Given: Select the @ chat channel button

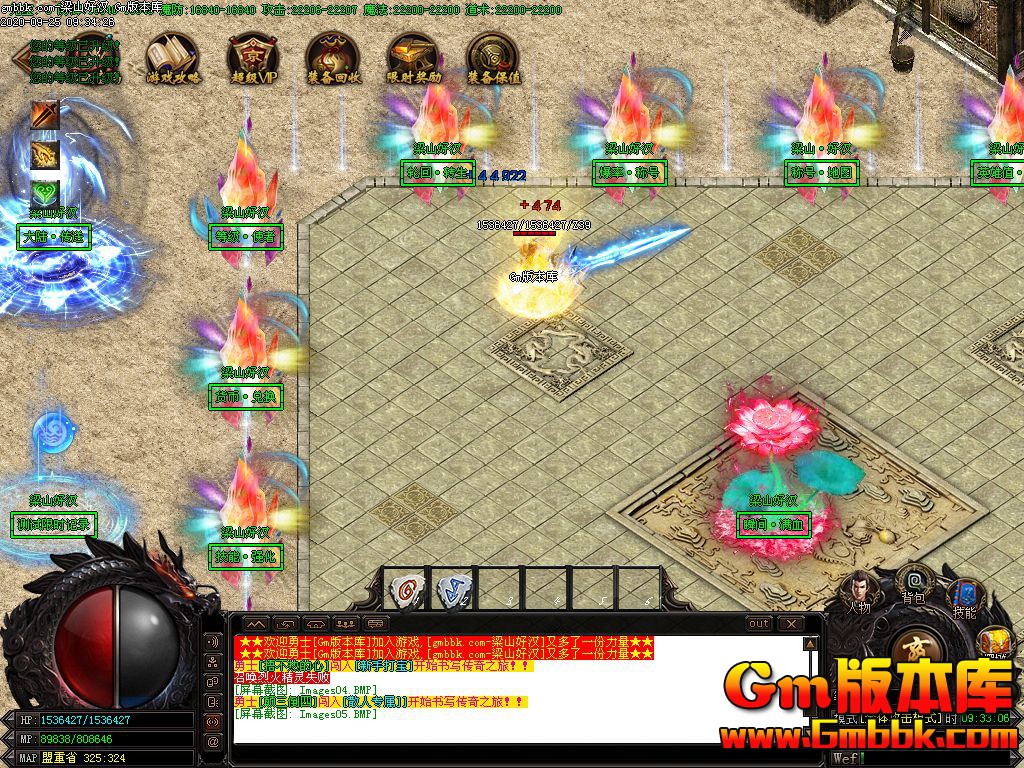Looking at the screenshot, I should [x=212, y=742].
